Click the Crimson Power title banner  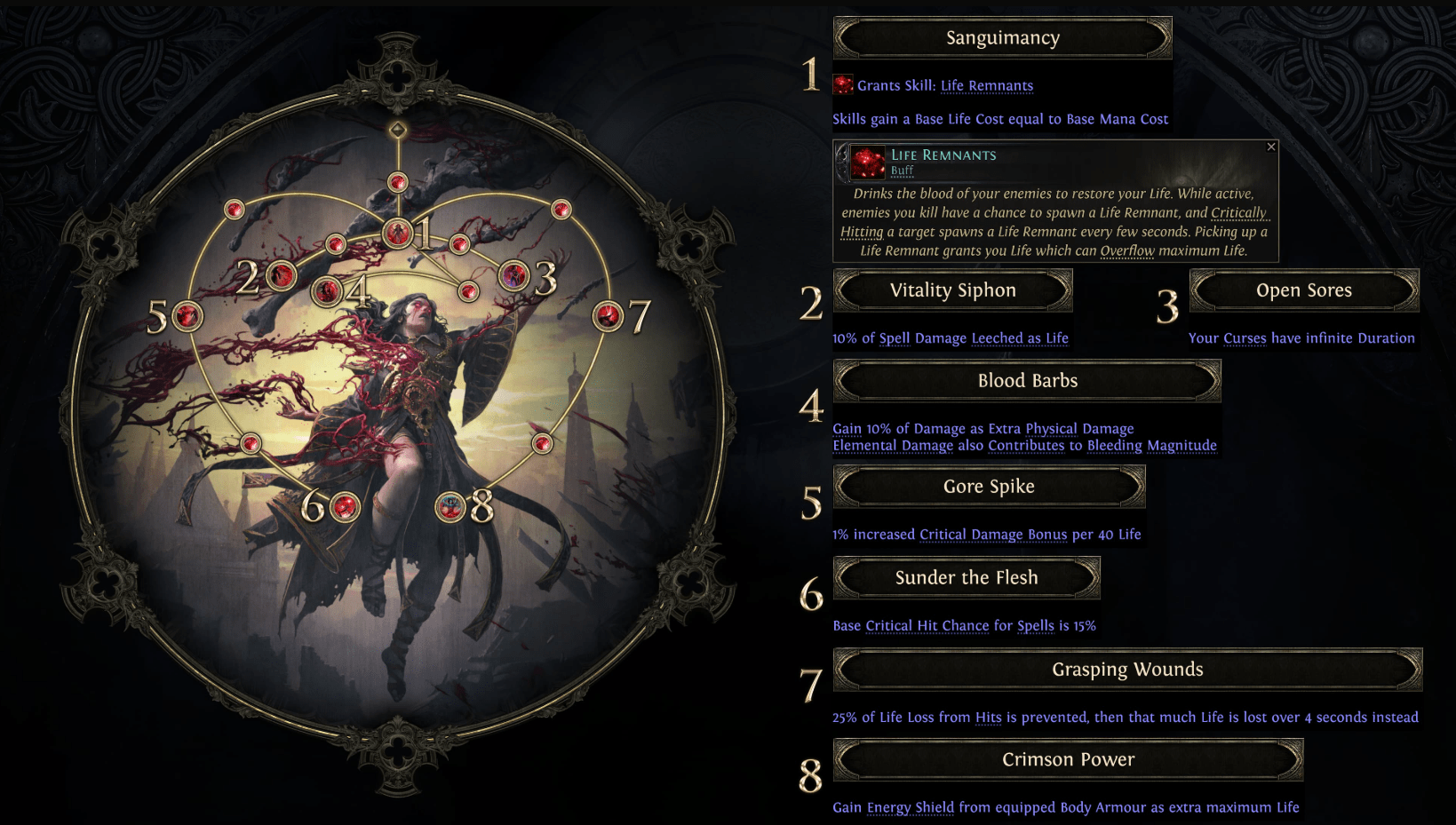pyautogui.click(x=1068, y=759)
